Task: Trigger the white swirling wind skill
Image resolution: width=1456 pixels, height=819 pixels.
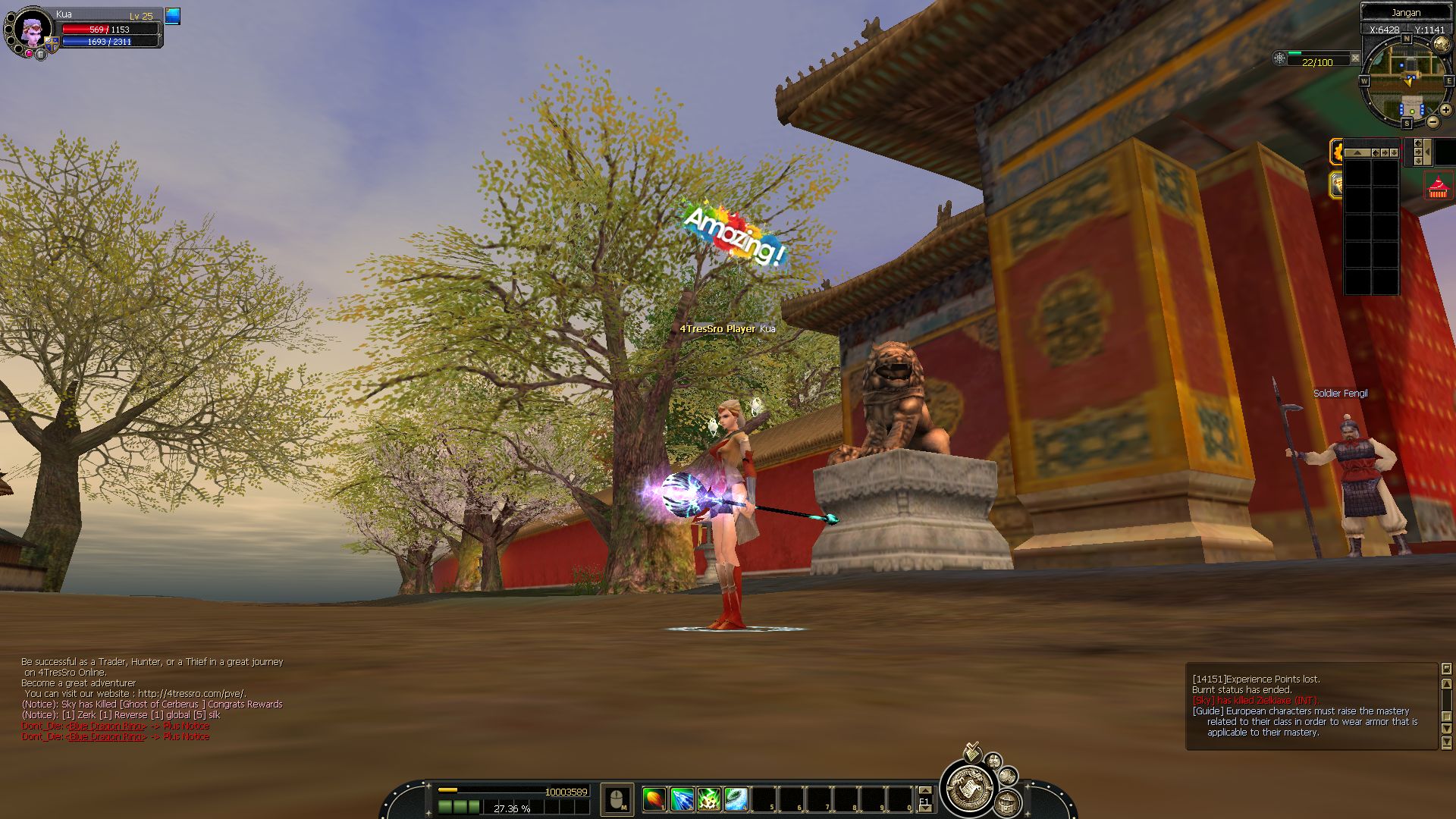Action: coord(736,799)
